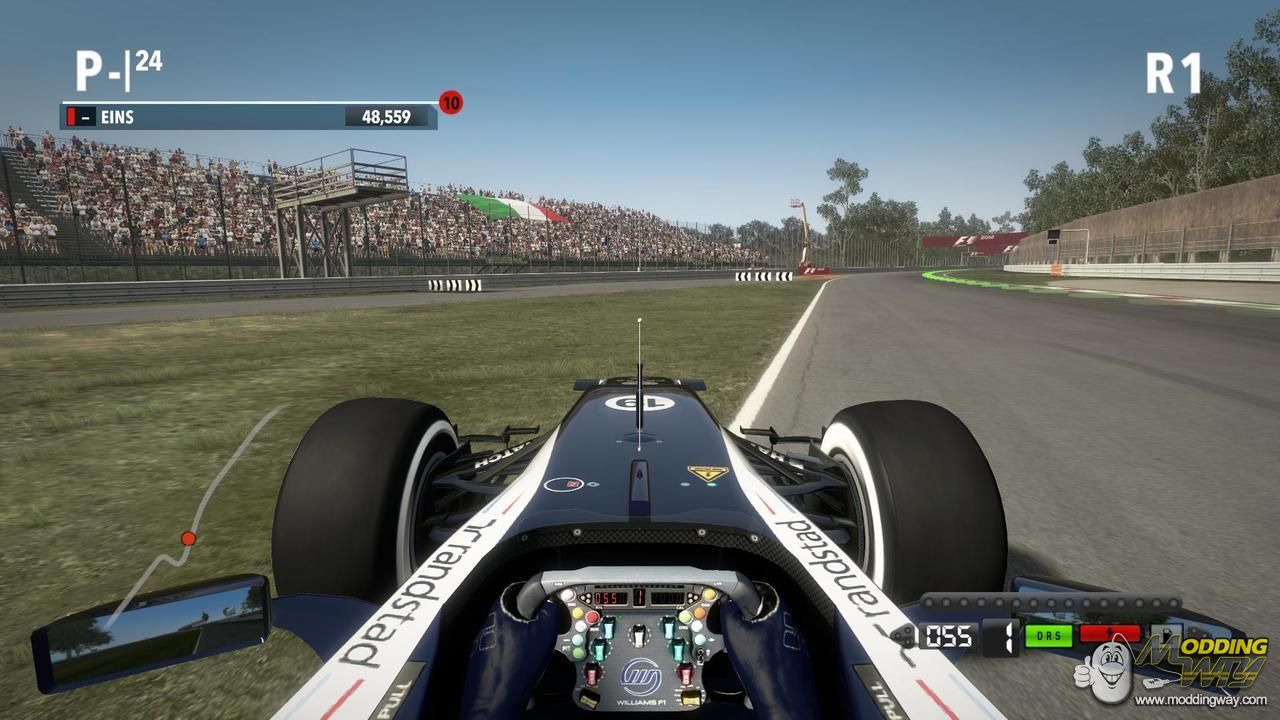
Task: Toggle the green DRS indicator
Action: point(1048,635)
